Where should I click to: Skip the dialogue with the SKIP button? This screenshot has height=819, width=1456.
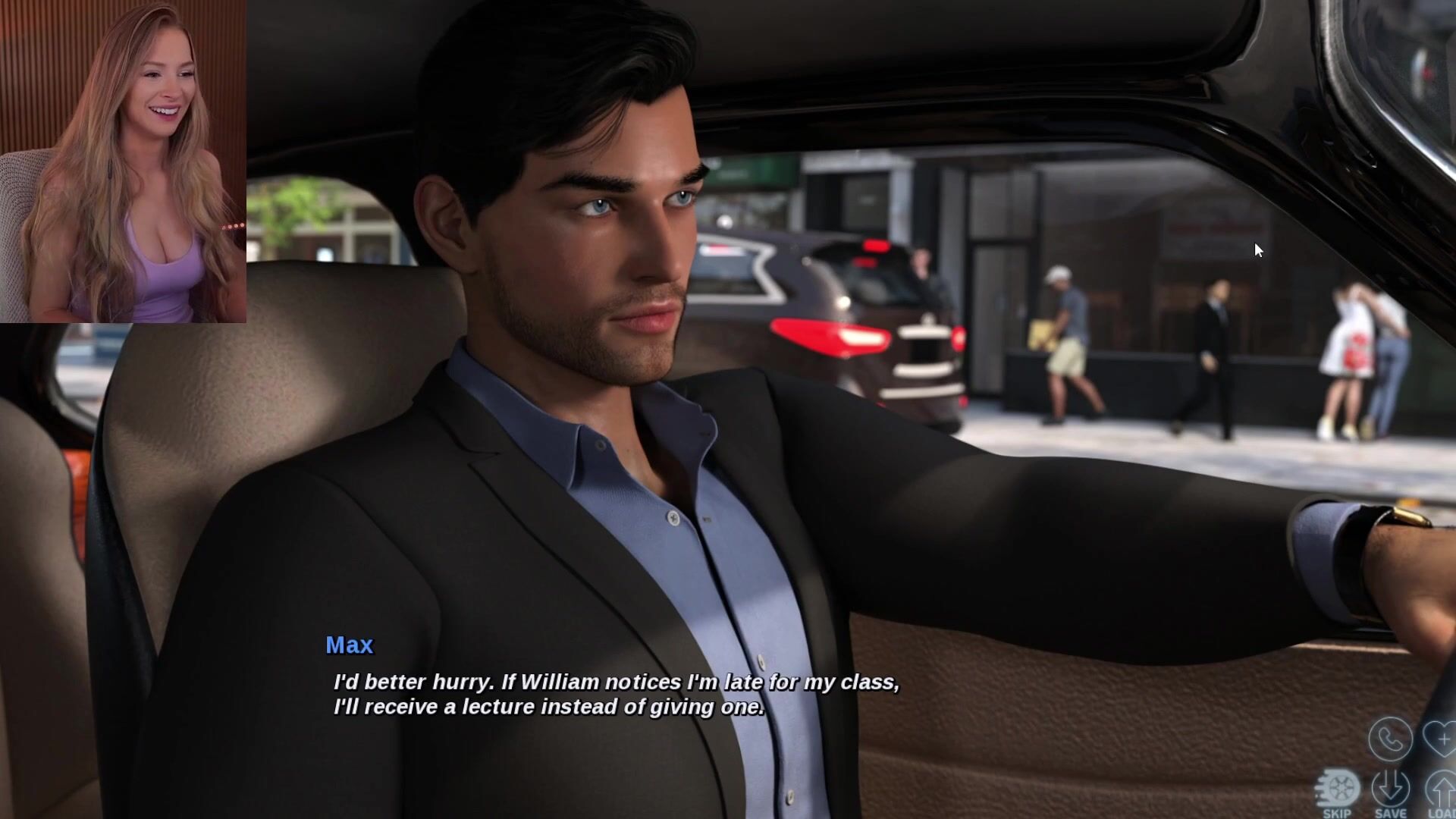1337,792
